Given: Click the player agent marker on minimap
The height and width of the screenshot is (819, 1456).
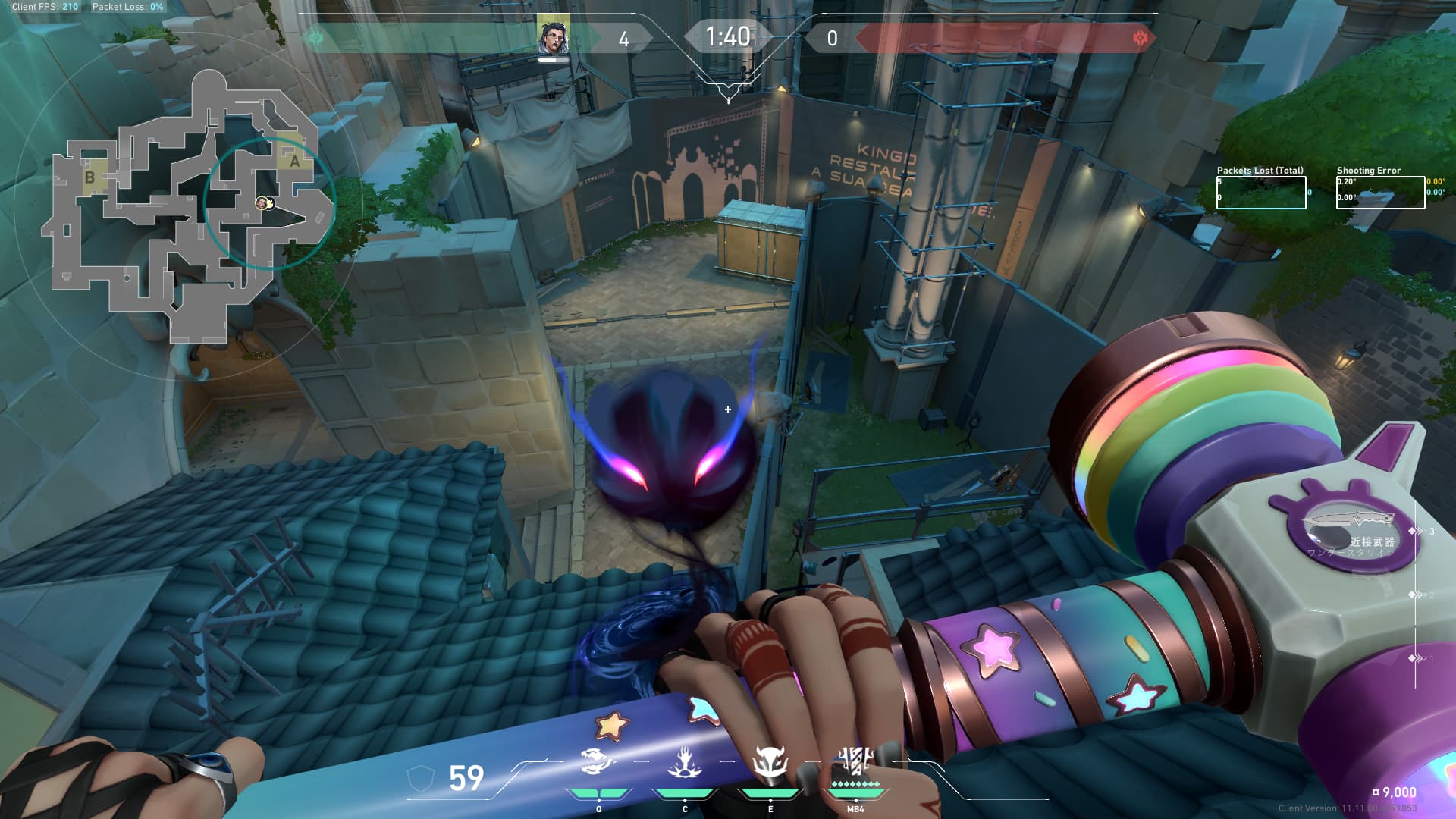Looking at the screenshot, I should point(262,202).
